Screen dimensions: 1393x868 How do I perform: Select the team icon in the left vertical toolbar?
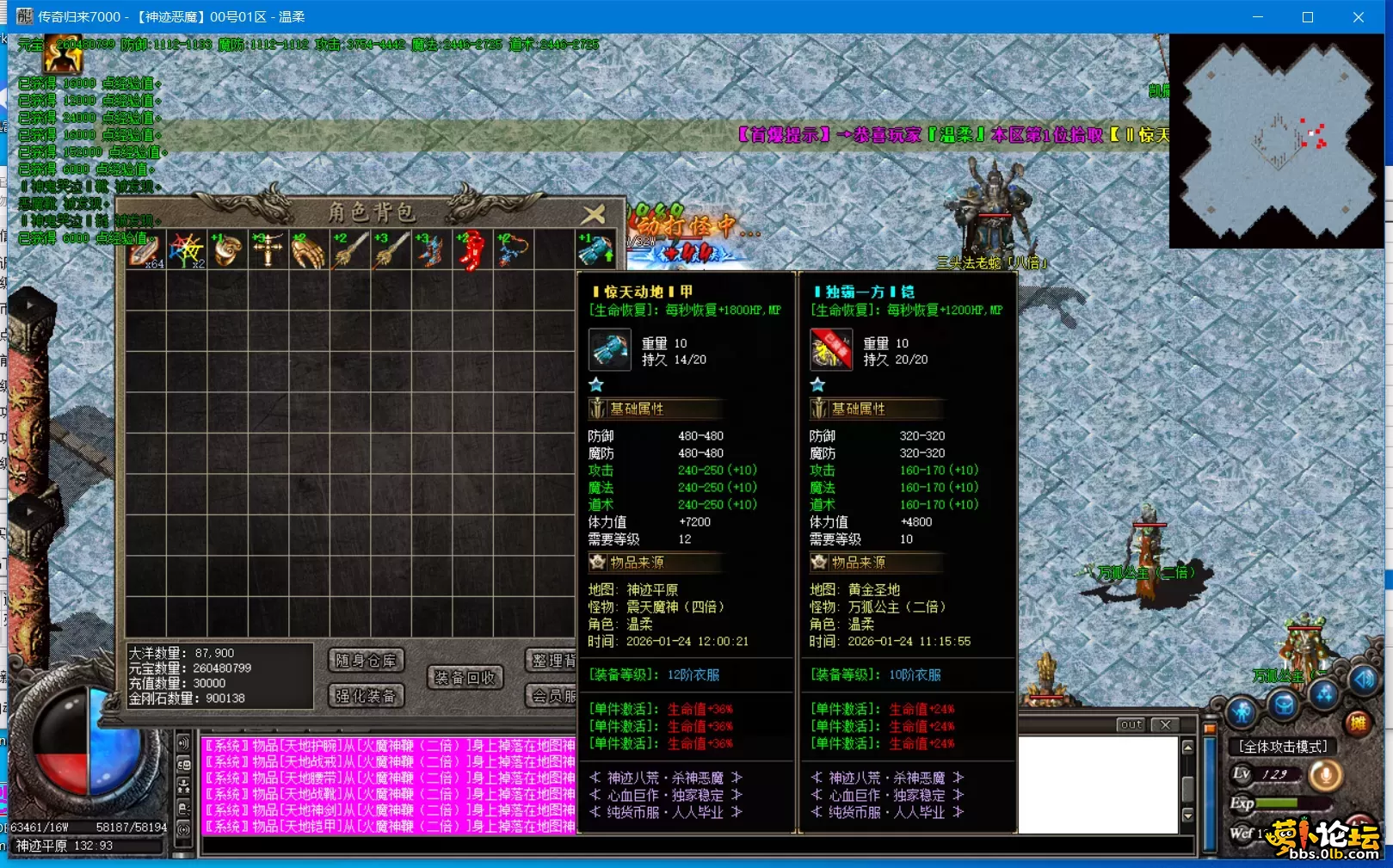pos(183,787)
